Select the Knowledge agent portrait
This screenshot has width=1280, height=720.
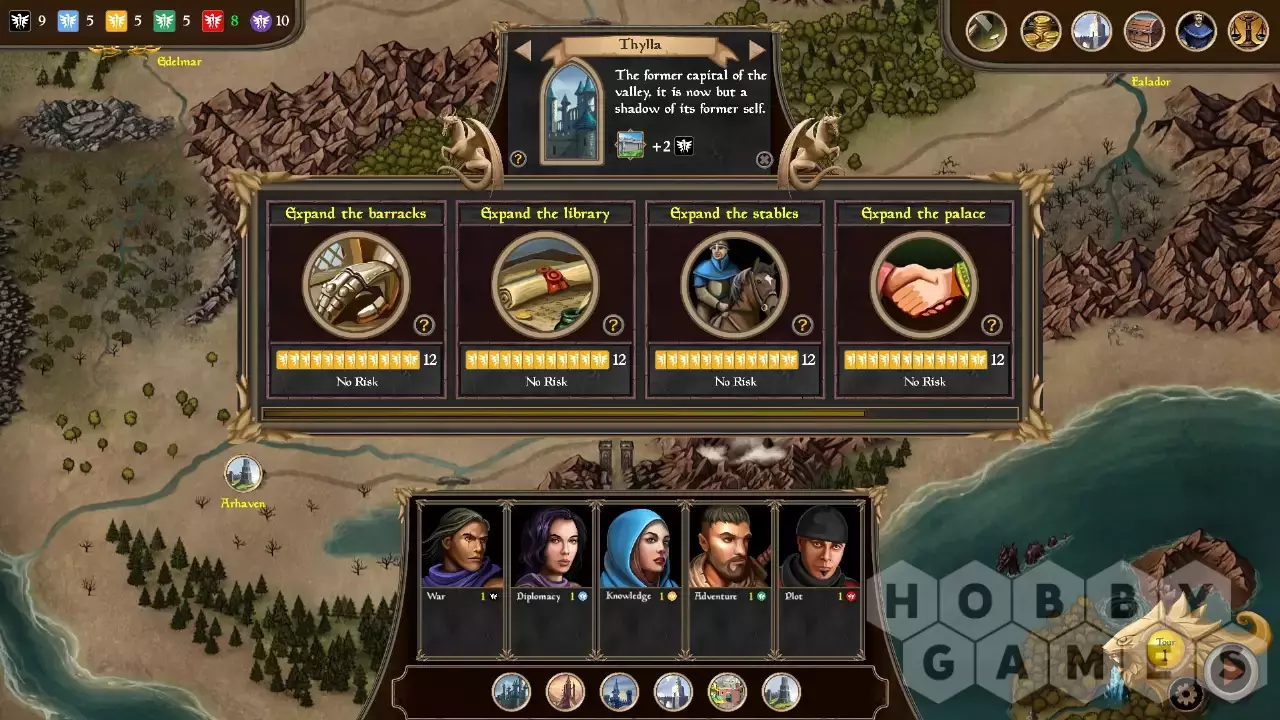640,547
